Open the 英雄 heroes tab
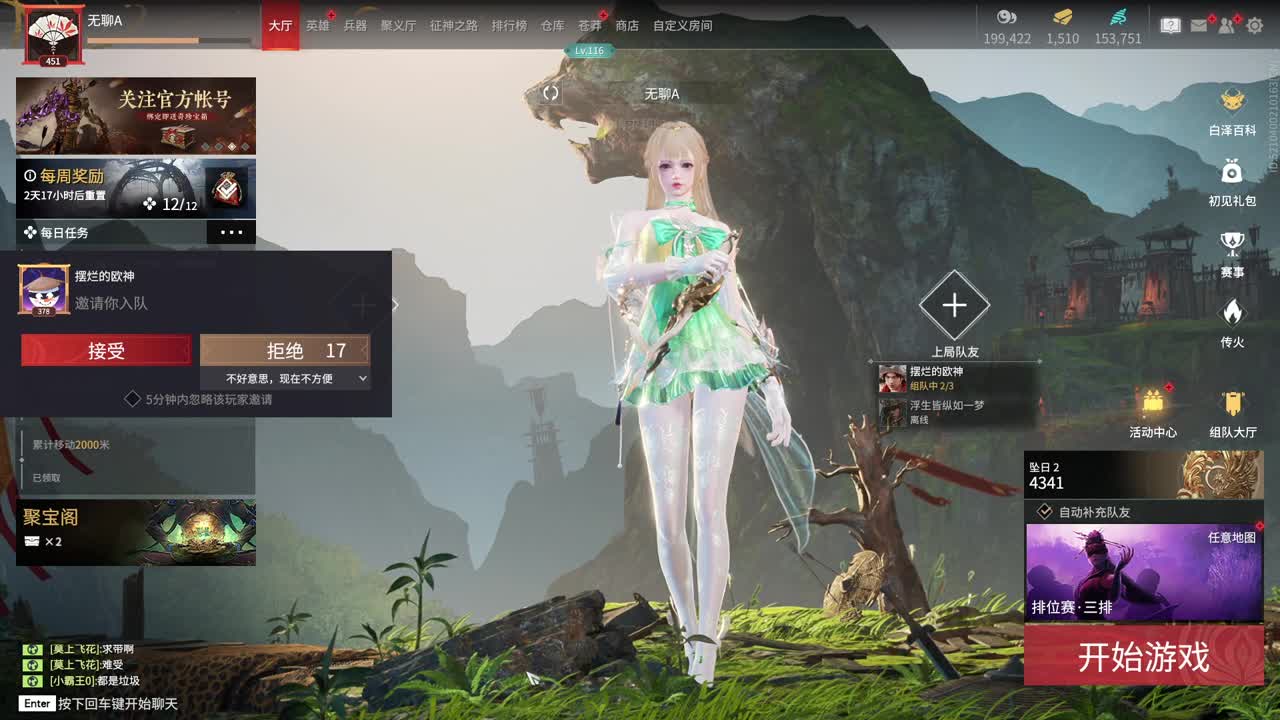This screenshot has height=720, width=1280. click(x=318, y=25)
